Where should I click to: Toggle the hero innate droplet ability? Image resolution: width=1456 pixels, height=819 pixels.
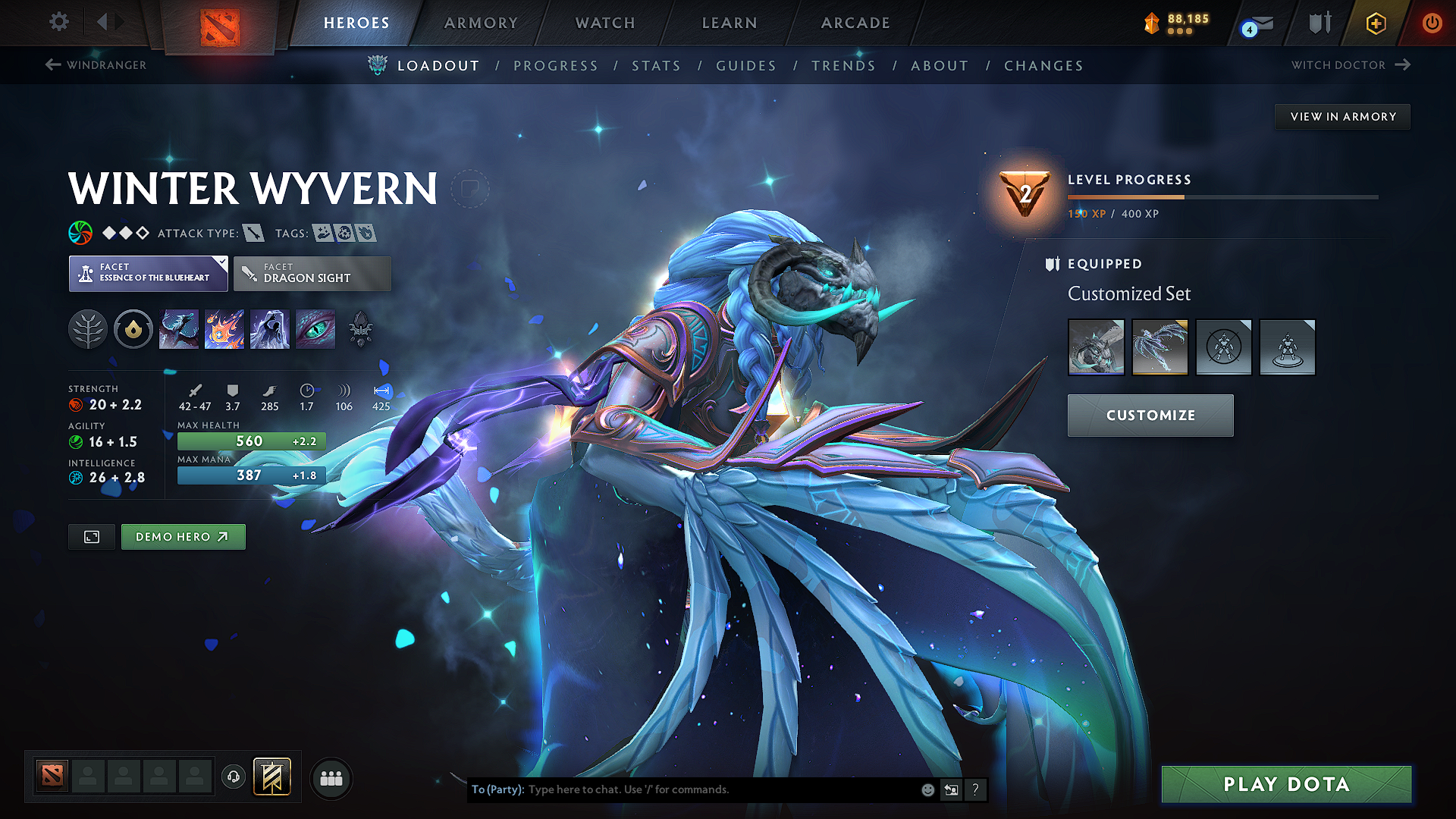pyautogui.click(x=133, y=329)
